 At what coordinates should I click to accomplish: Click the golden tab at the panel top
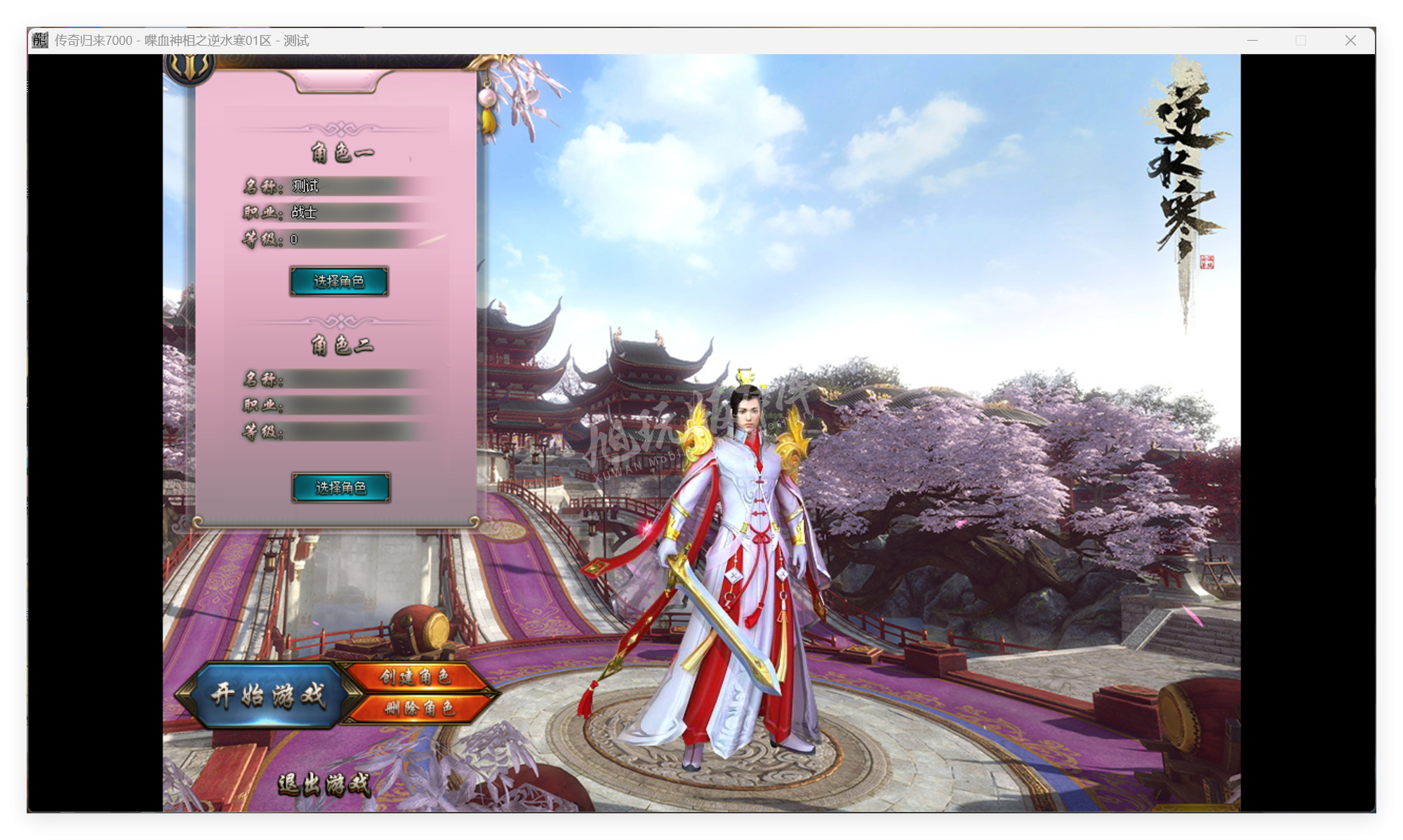pos(337,82)
